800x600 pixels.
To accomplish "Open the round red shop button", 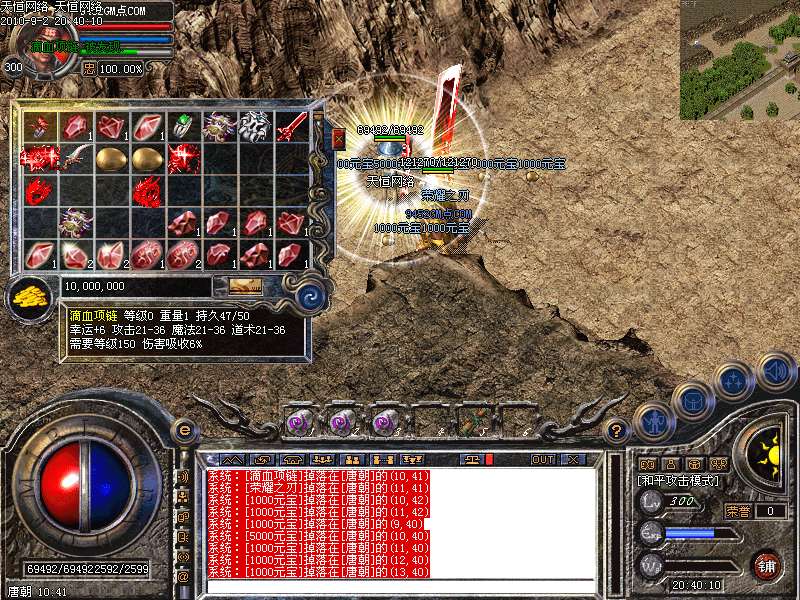I will point(766,565).
